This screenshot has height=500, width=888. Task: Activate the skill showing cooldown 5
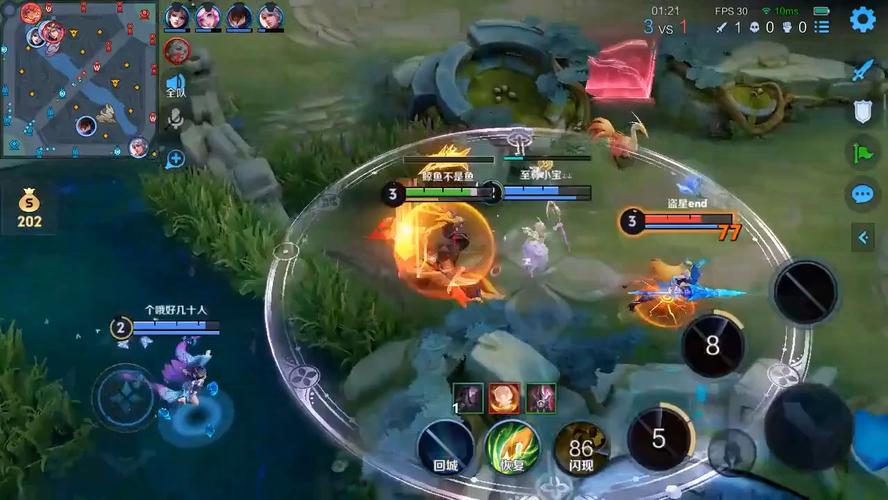(x=659, y=438)
